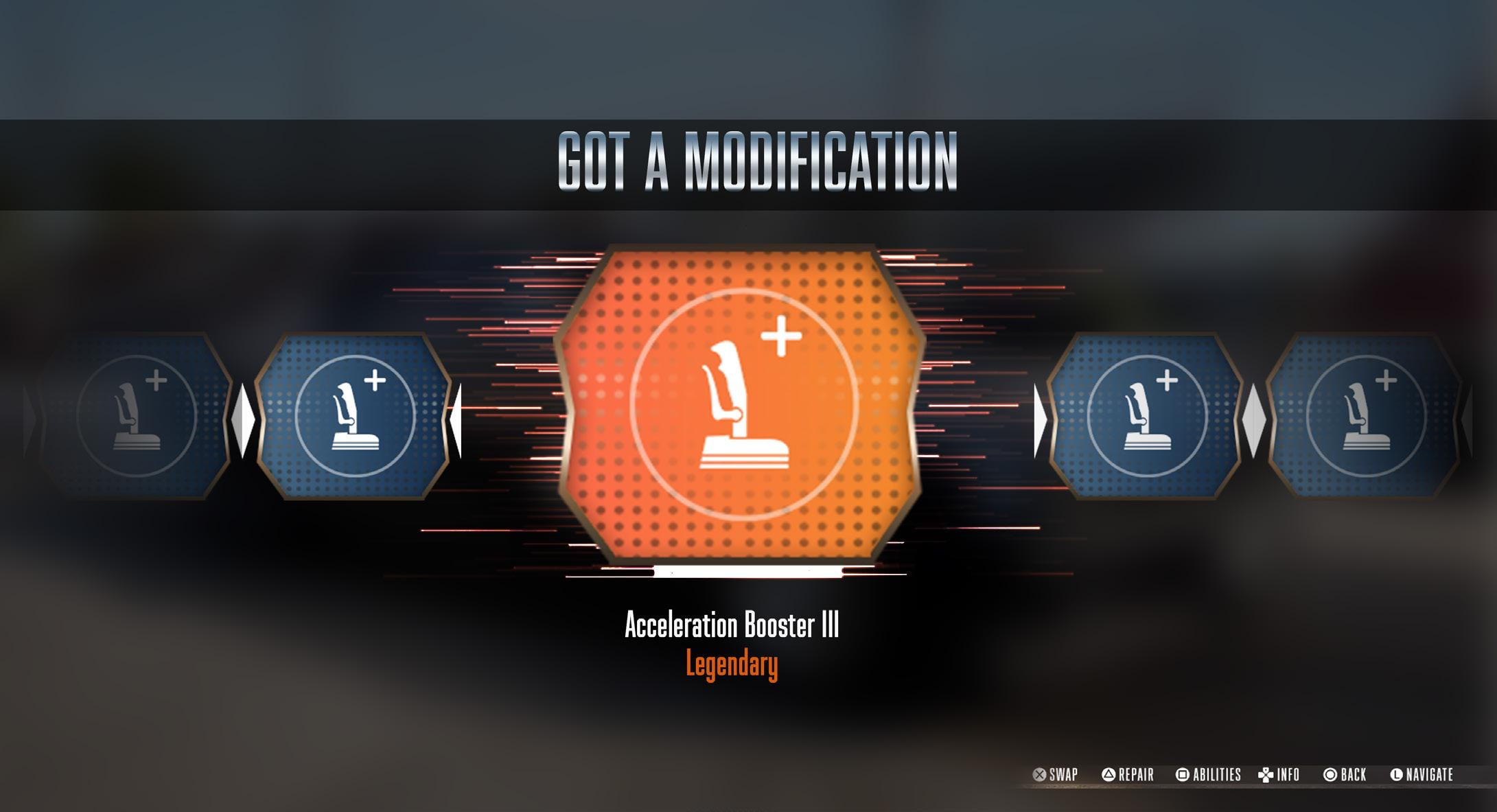
Task: Select the orange Acceleration Booster III modification
Action: click(741, 405)
